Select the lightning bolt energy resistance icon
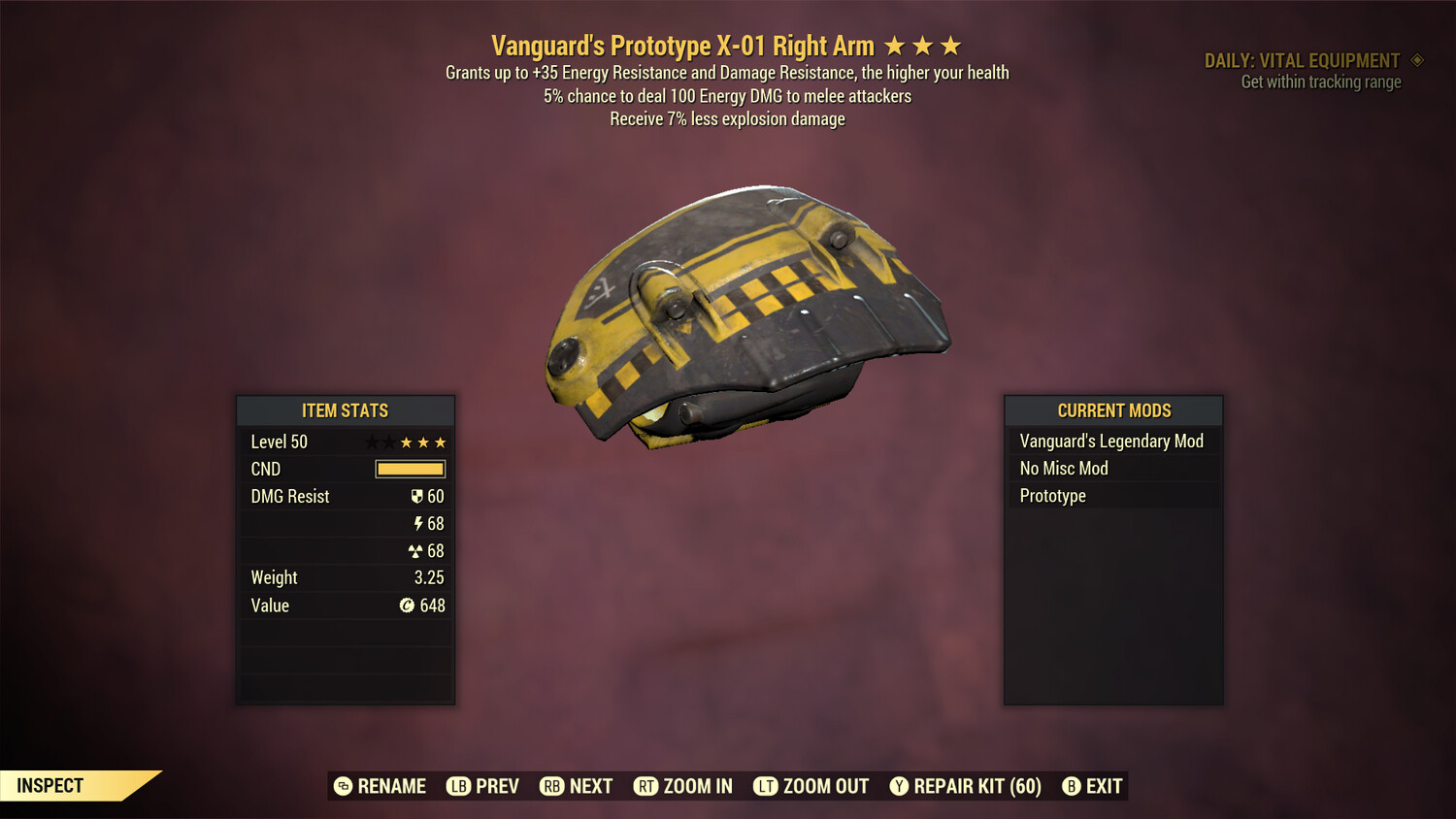Image resolution: width=1456 pixels, height=819 pixels. pos(418,523)
